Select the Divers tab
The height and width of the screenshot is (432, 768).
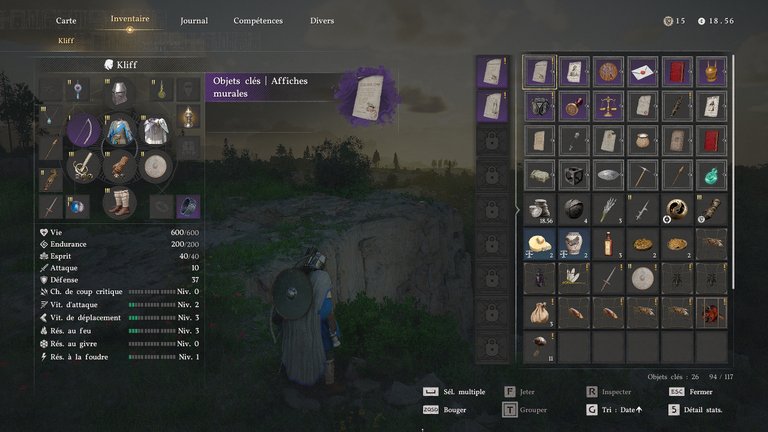pos(322,20)
